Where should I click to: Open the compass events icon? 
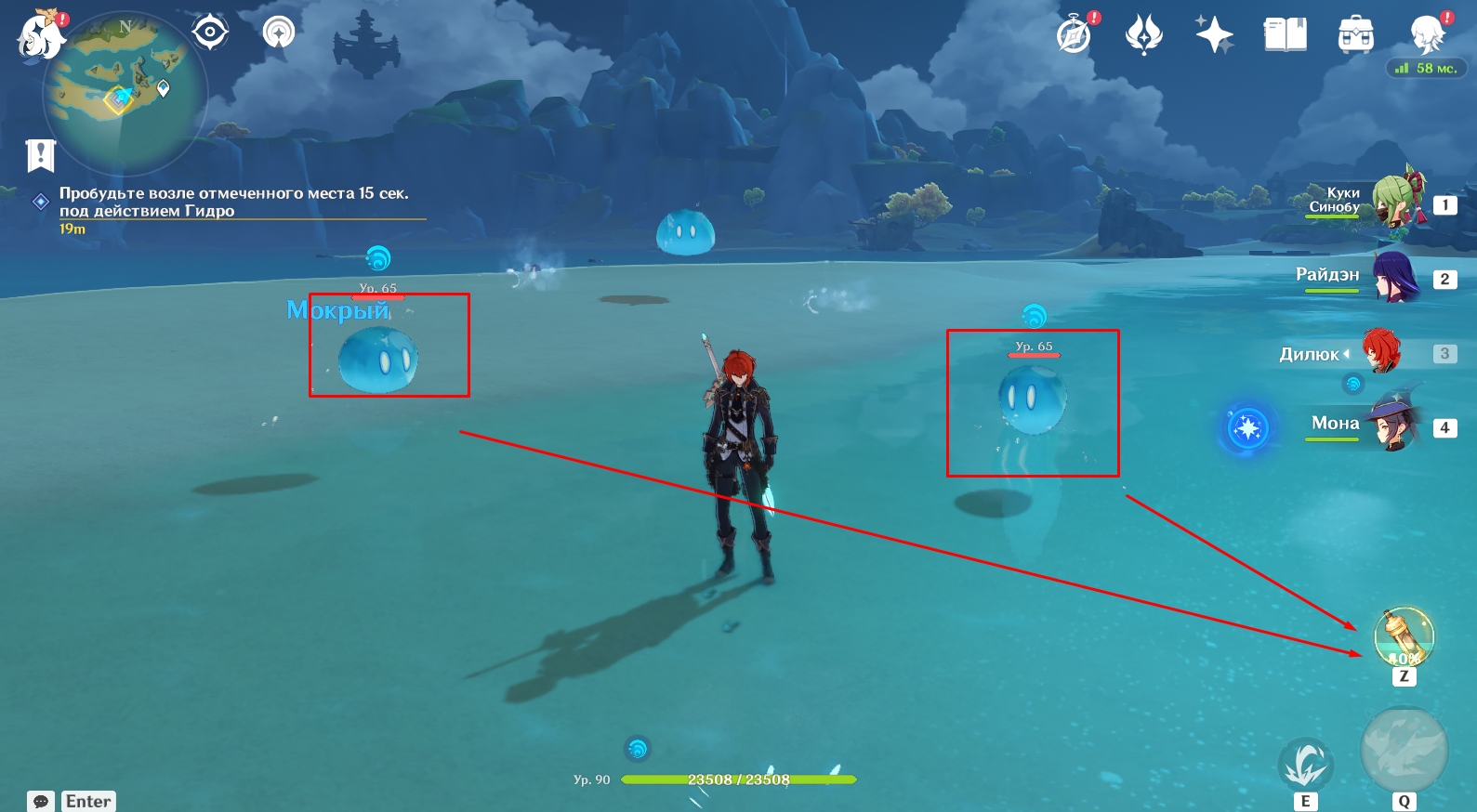pyautogui.click(x=1075, y=35)
